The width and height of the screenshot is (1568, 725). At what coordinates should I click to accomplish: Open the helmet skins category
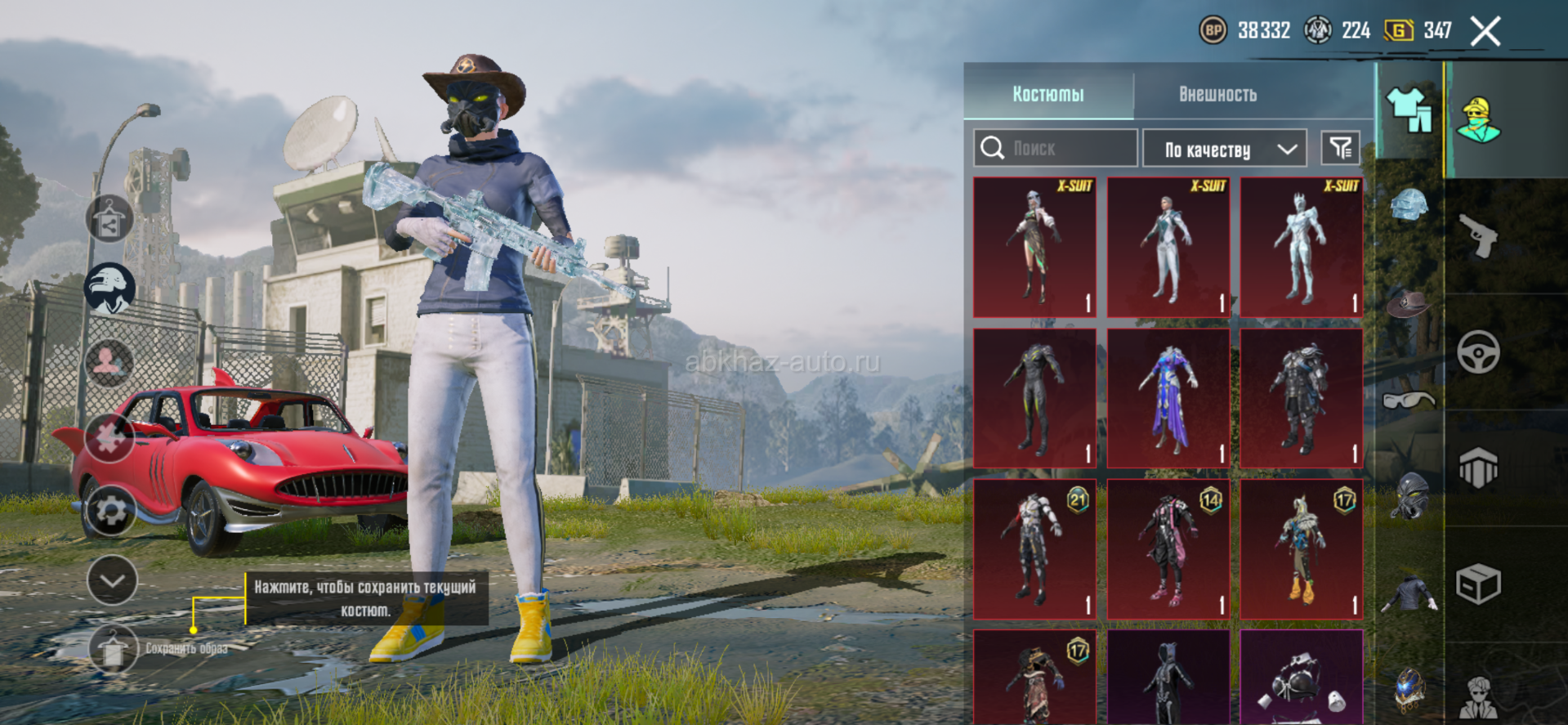click(1409, 204)
